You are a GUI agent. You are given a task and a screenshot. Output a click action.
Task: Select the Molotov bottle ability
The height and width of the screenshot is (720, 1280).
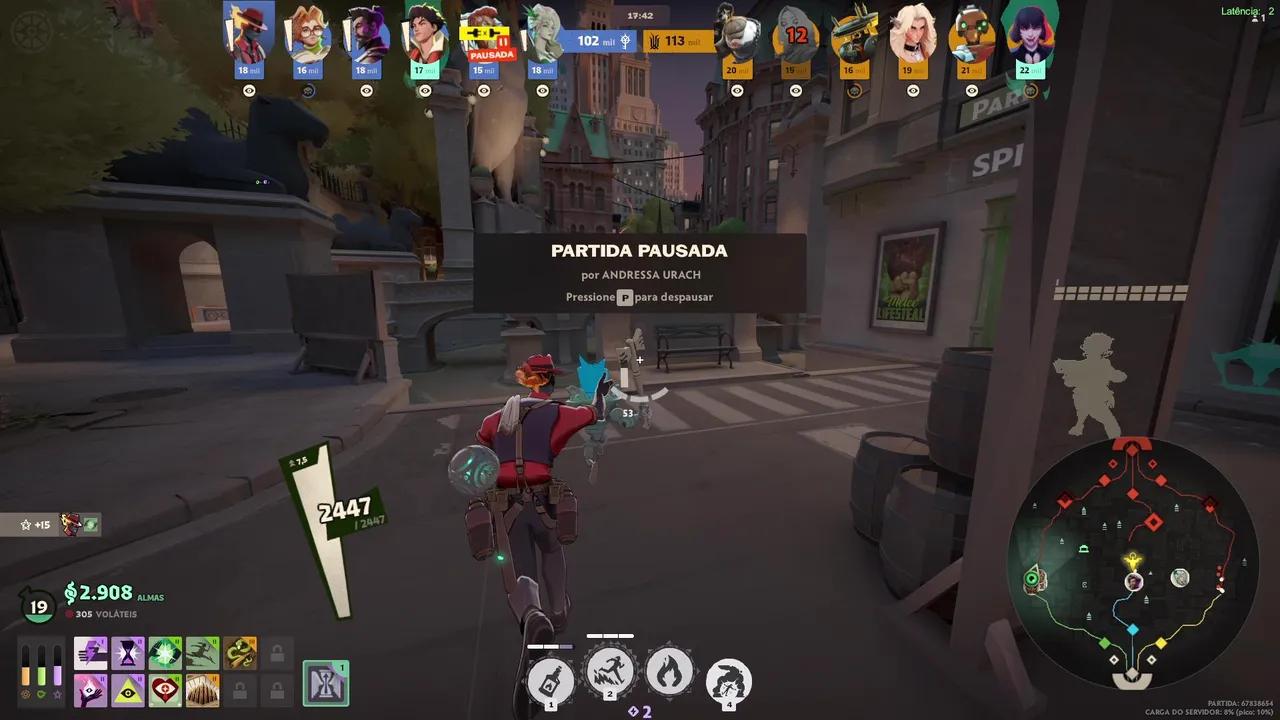point(550,682)
